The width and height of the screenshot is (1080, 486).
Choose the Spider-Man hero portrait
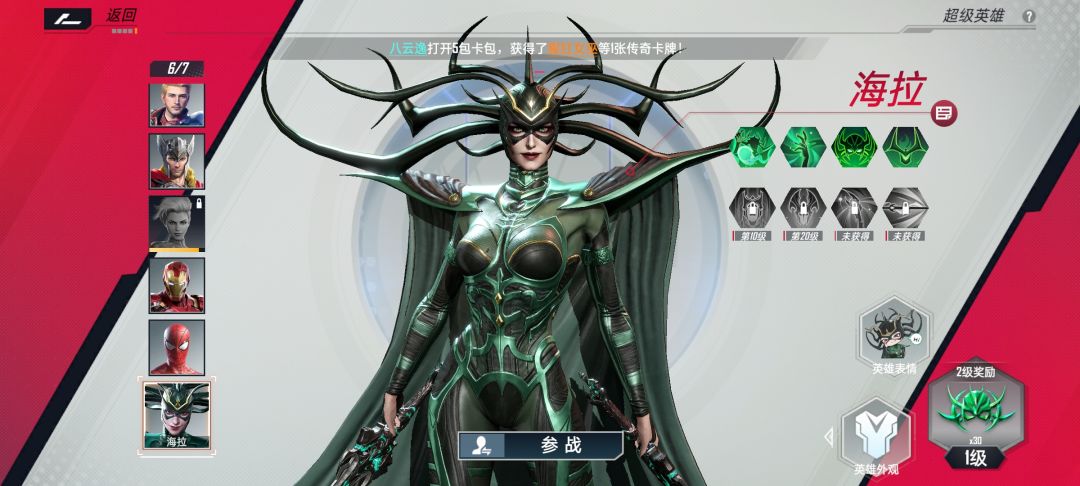(x=177, y=347)
